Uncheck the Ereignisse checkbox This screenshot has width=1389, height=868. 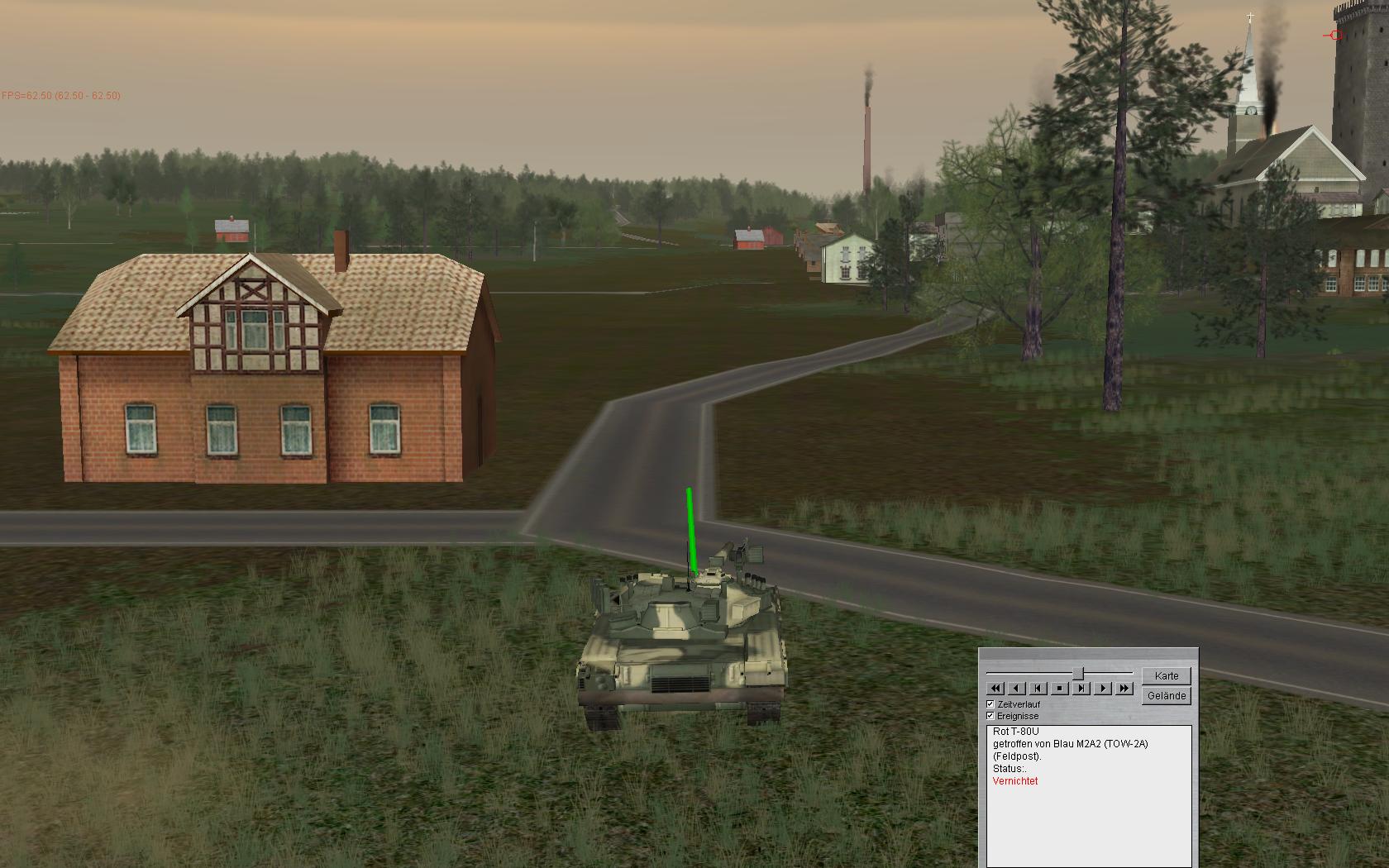pyautogui.click(x=990, y=716)
